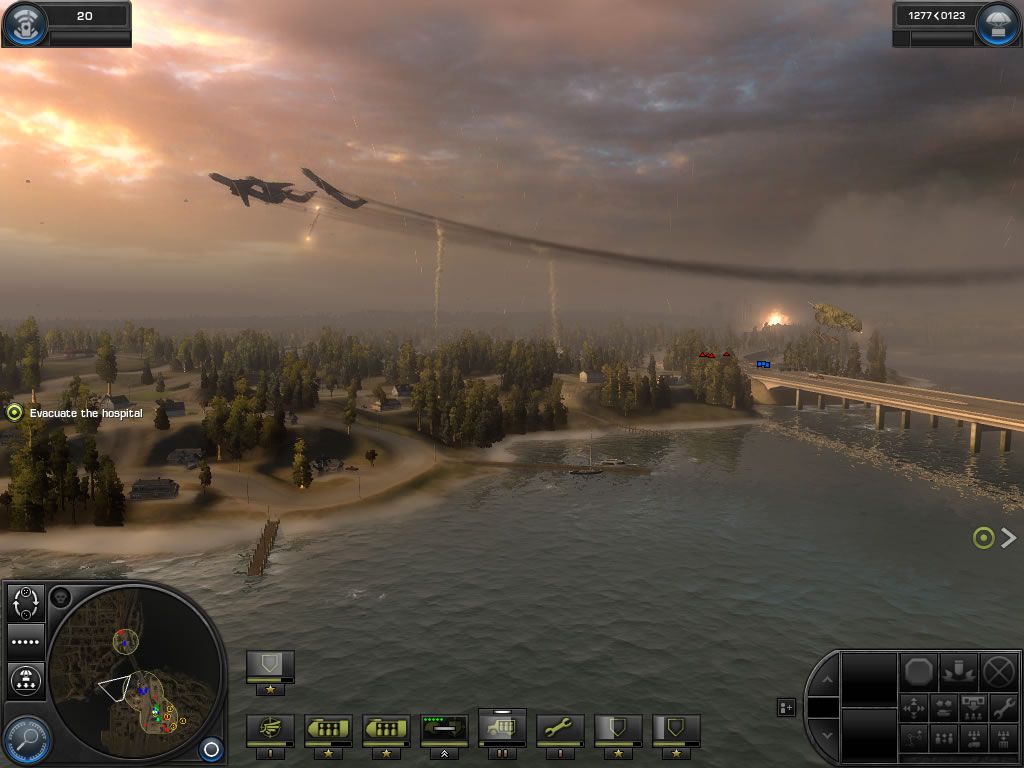The width and height of the screenshot is (1024, 768).
Task: Select the helicopter unit card
Action: 271,730
